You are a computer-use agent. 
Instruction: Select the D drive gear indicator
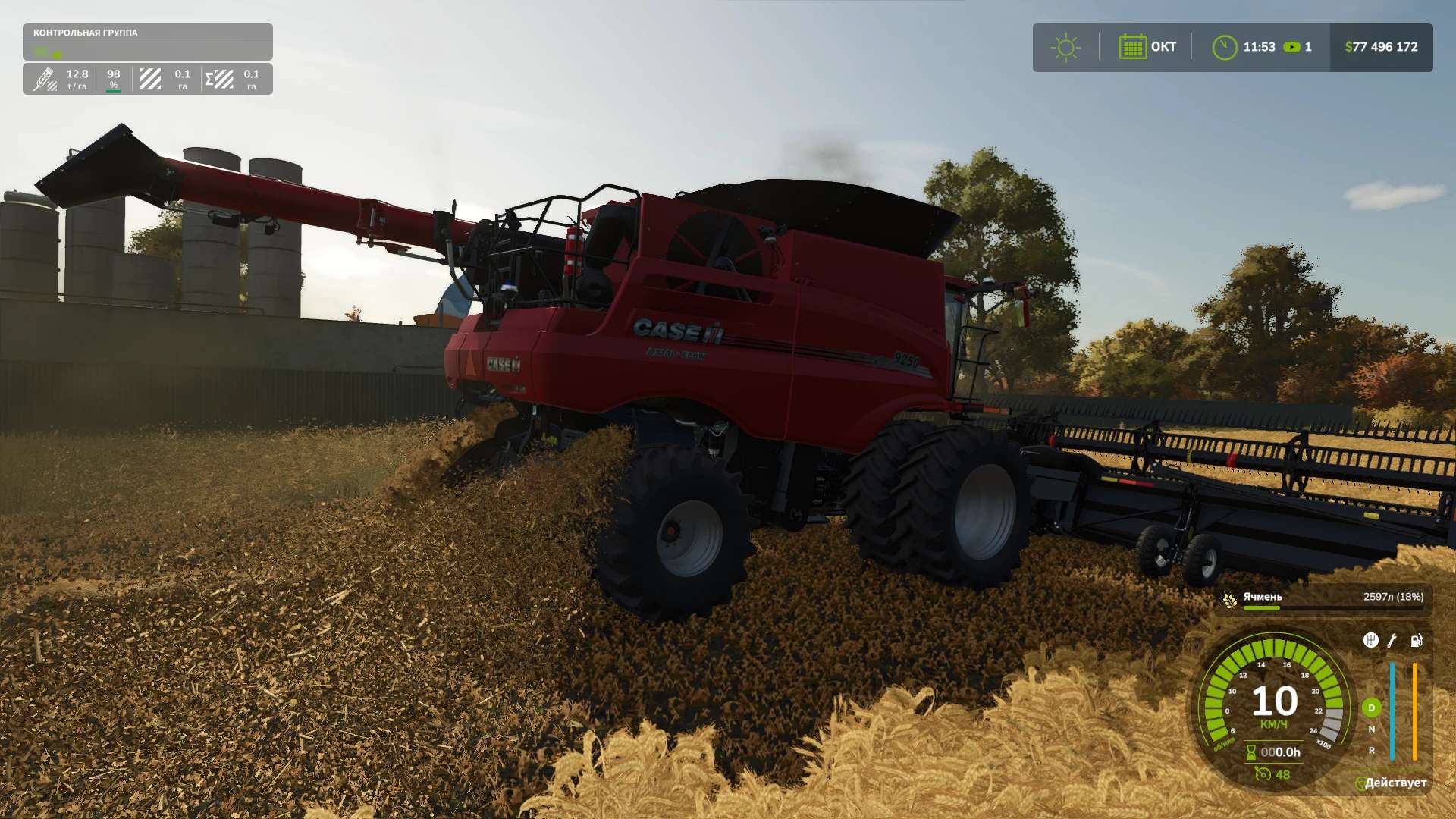1371,708
